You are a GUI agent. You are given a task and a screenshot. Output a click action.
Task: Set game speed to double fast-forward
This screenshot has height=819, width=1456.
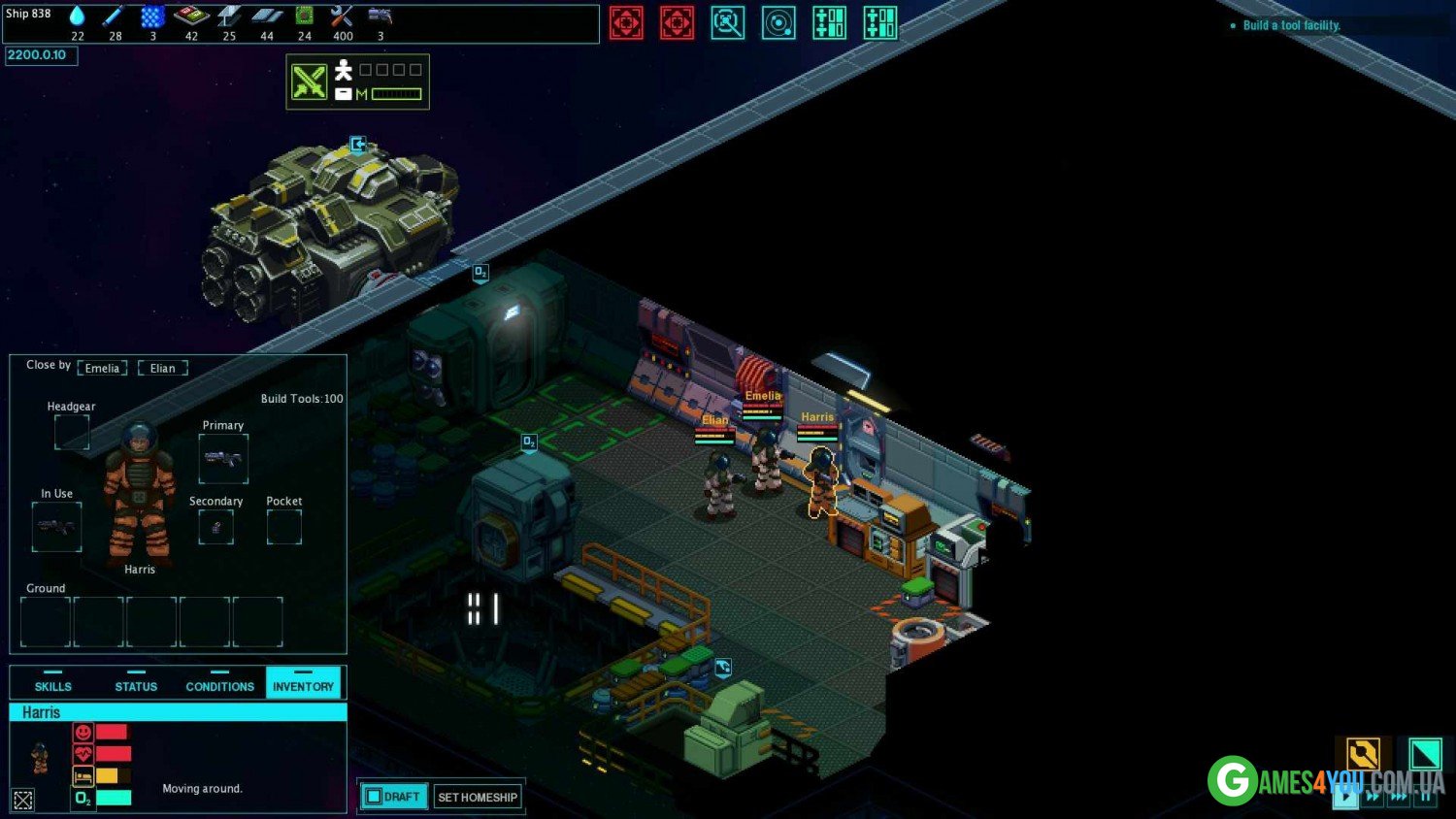coord(1373,797)
